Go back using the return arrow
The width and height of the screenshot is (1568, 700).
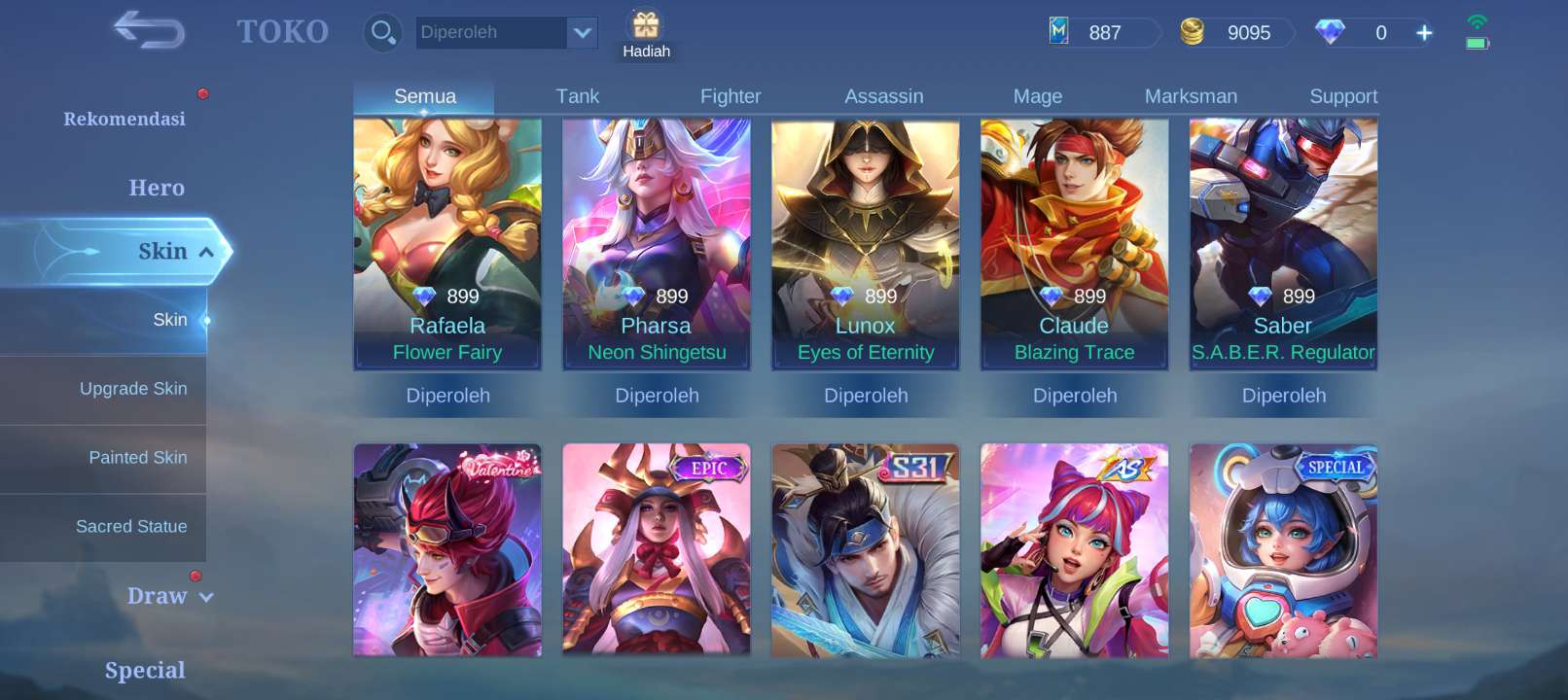149,30
